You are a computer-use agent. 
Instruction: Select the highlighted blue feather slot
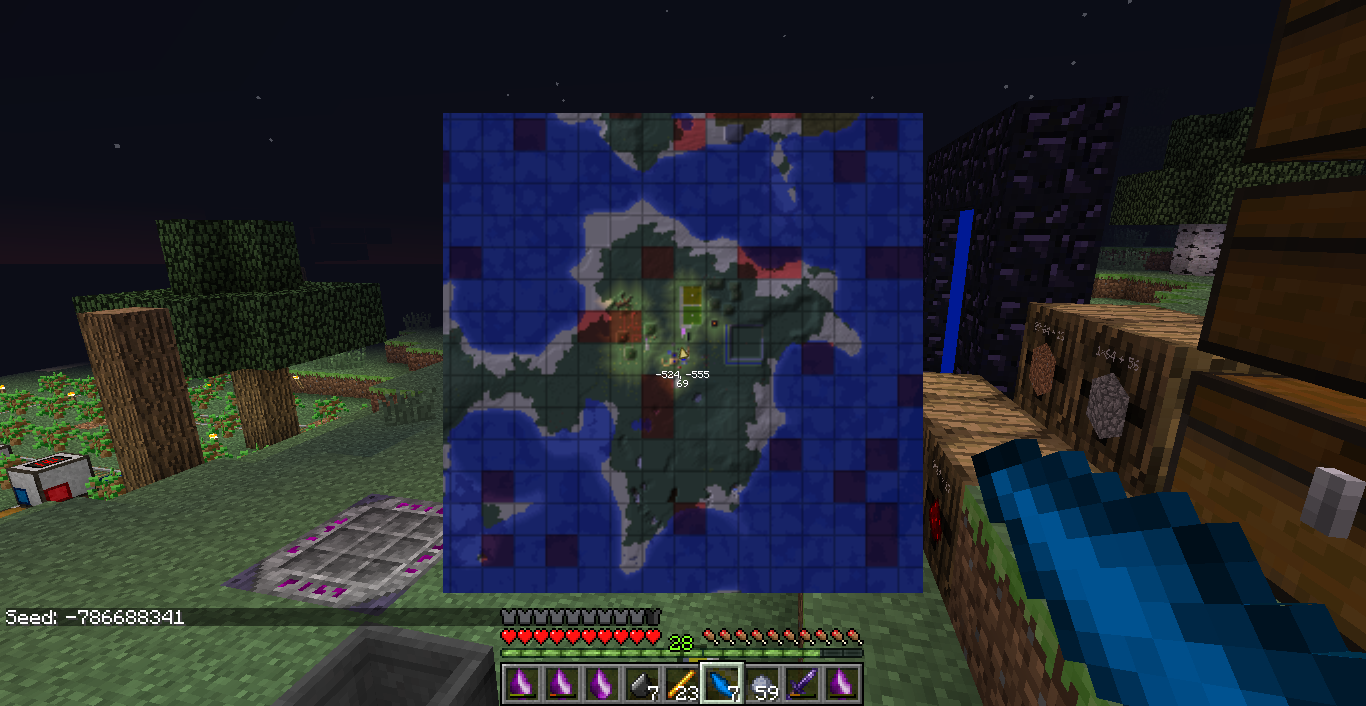tap(721, 684)
